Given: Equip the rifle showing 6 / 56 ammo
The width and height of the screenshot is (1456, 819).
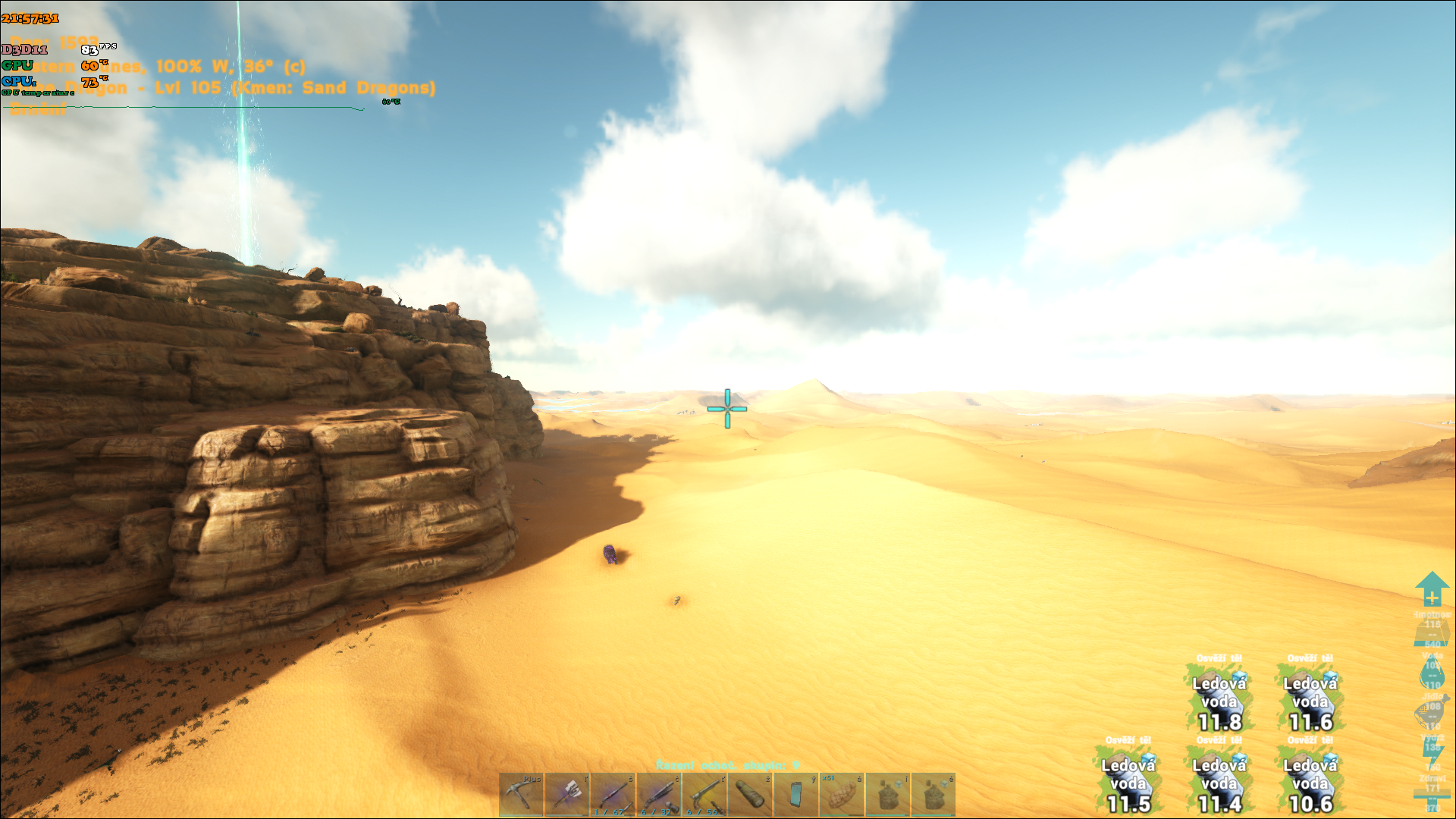Looking at the screenshot, I should coord(704,795).
